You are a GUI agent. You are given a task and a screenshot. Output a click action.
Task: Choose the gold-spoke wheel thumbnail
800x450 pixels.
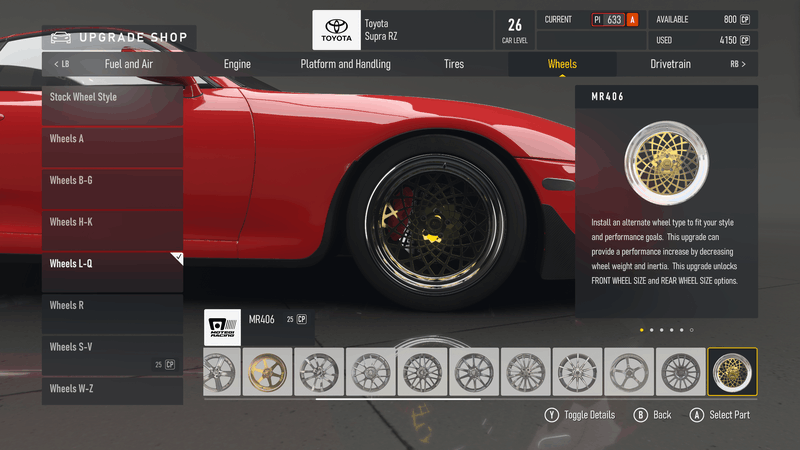(268, 372)
